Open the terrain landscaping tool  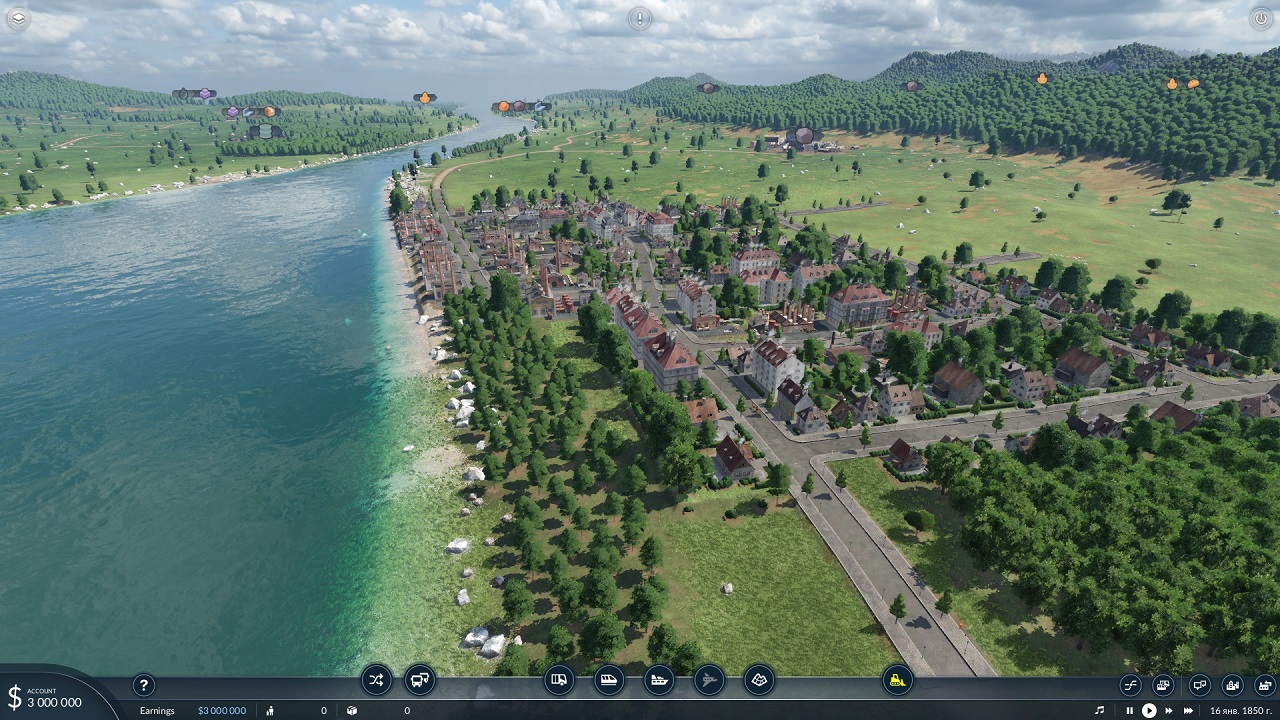point(759,680)
